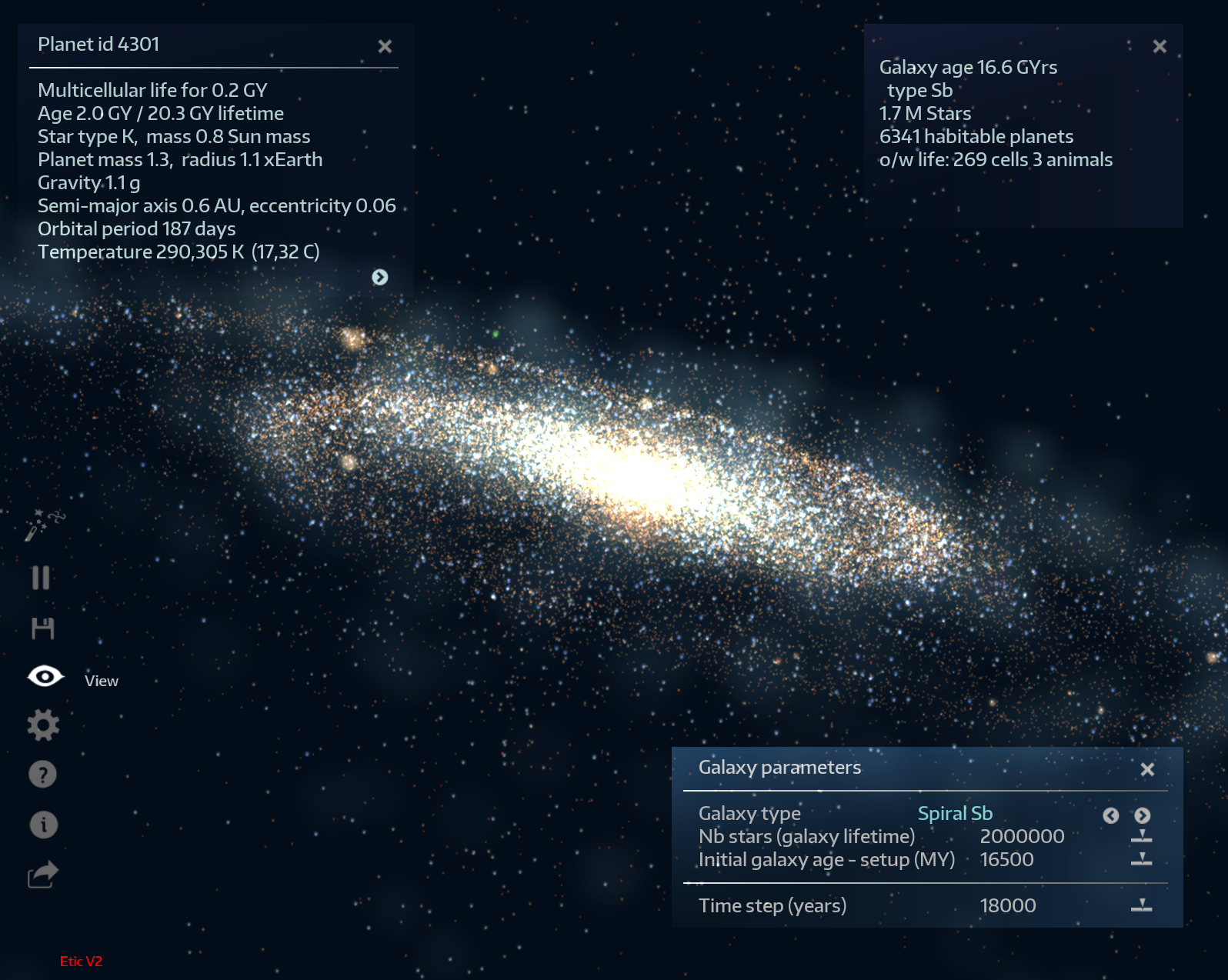Image resolution: width=1228 pixels, height=980 pixels.
Task: Save the current simulation state
Action: pyautogui.click(x=44, y=628)
